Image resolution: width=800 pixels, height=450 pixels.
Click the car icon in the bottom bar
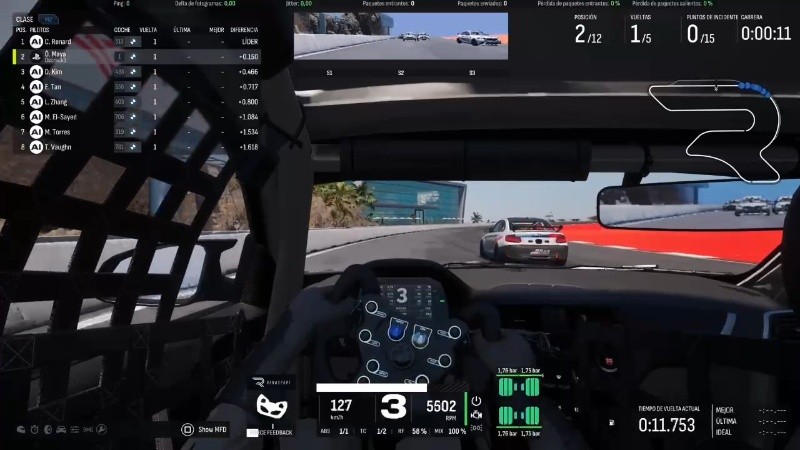61,429
